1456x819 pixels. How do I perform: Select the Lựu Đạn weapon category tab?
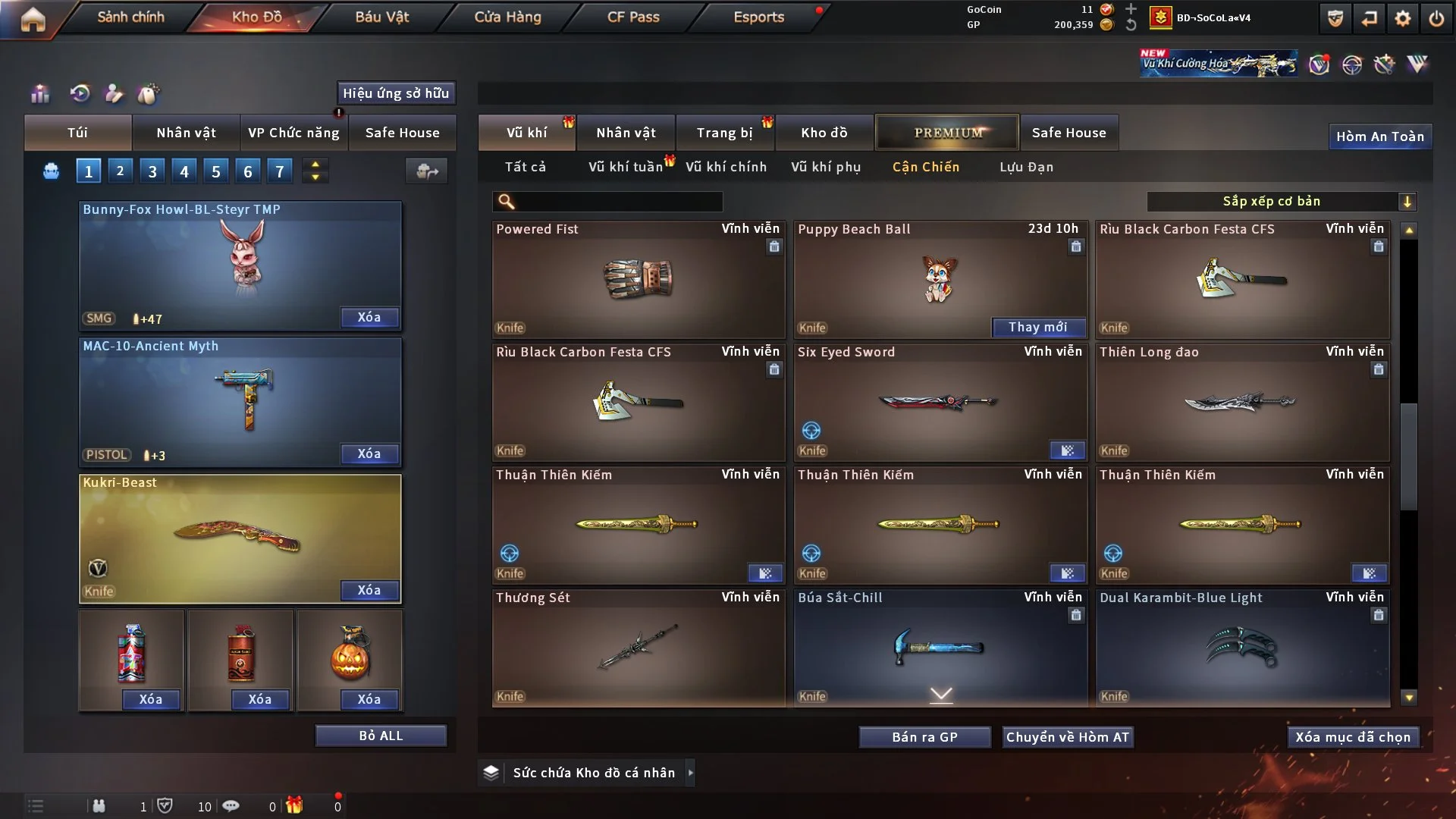1025,167
